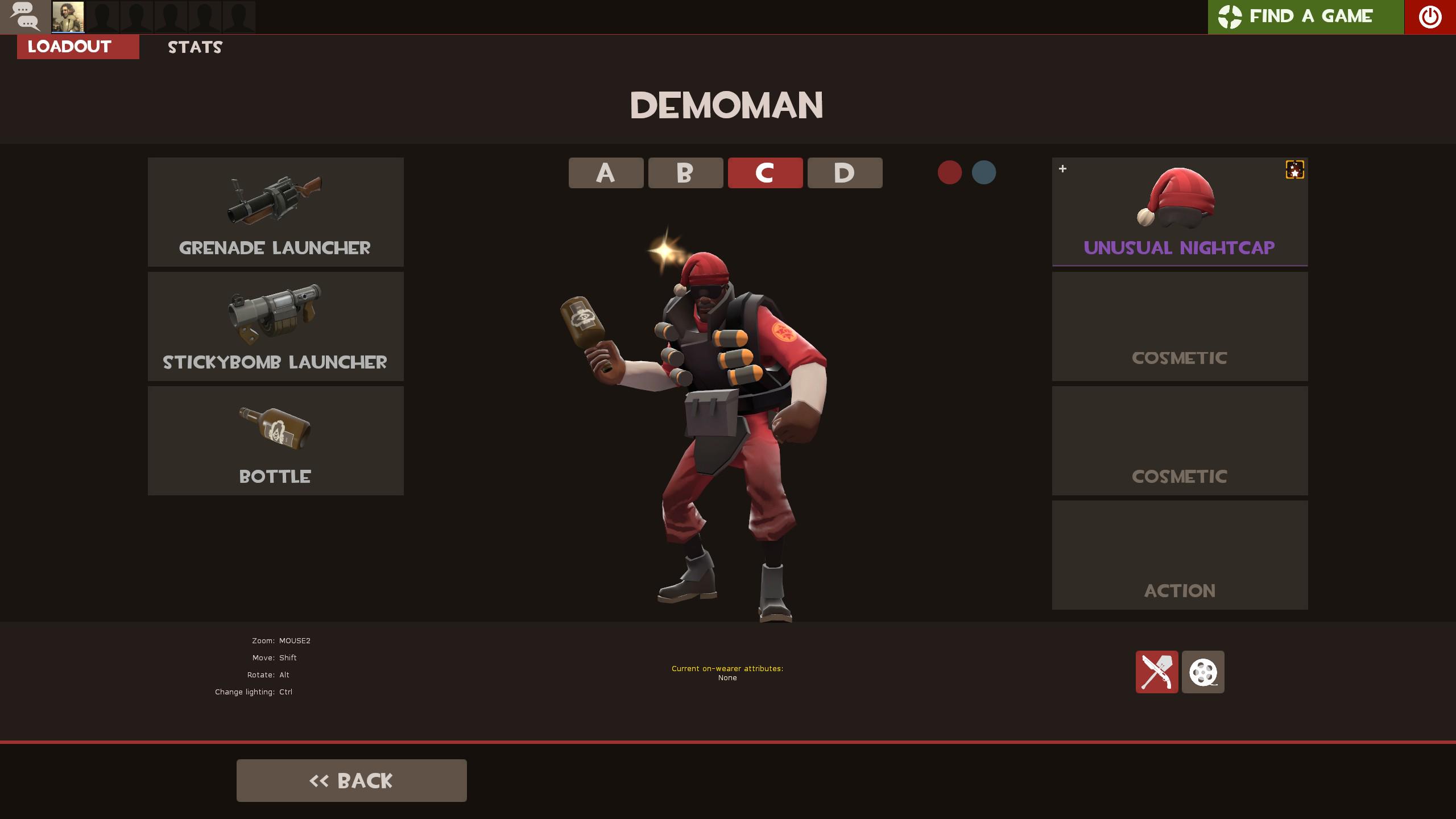Click the red power quit icon
This screenshot has width=1456, height=819.
[x=1430, y=16]
